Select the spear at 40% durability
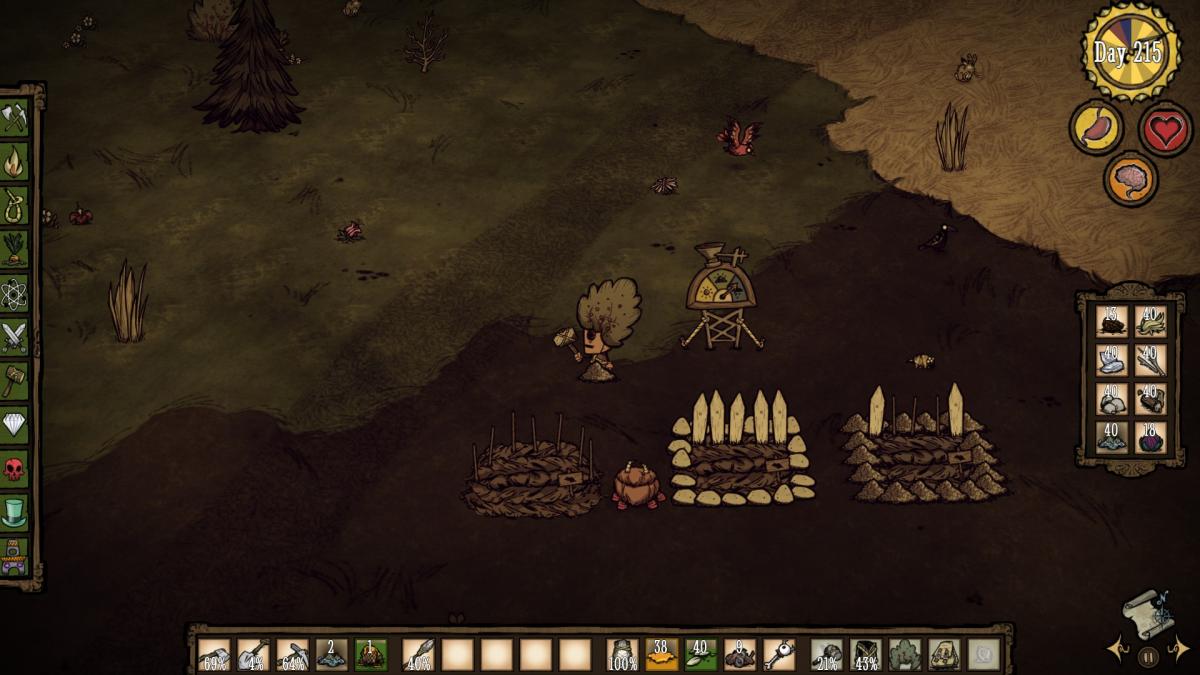Viewport: 1200px width, 675px height. [x=418, y=654]
